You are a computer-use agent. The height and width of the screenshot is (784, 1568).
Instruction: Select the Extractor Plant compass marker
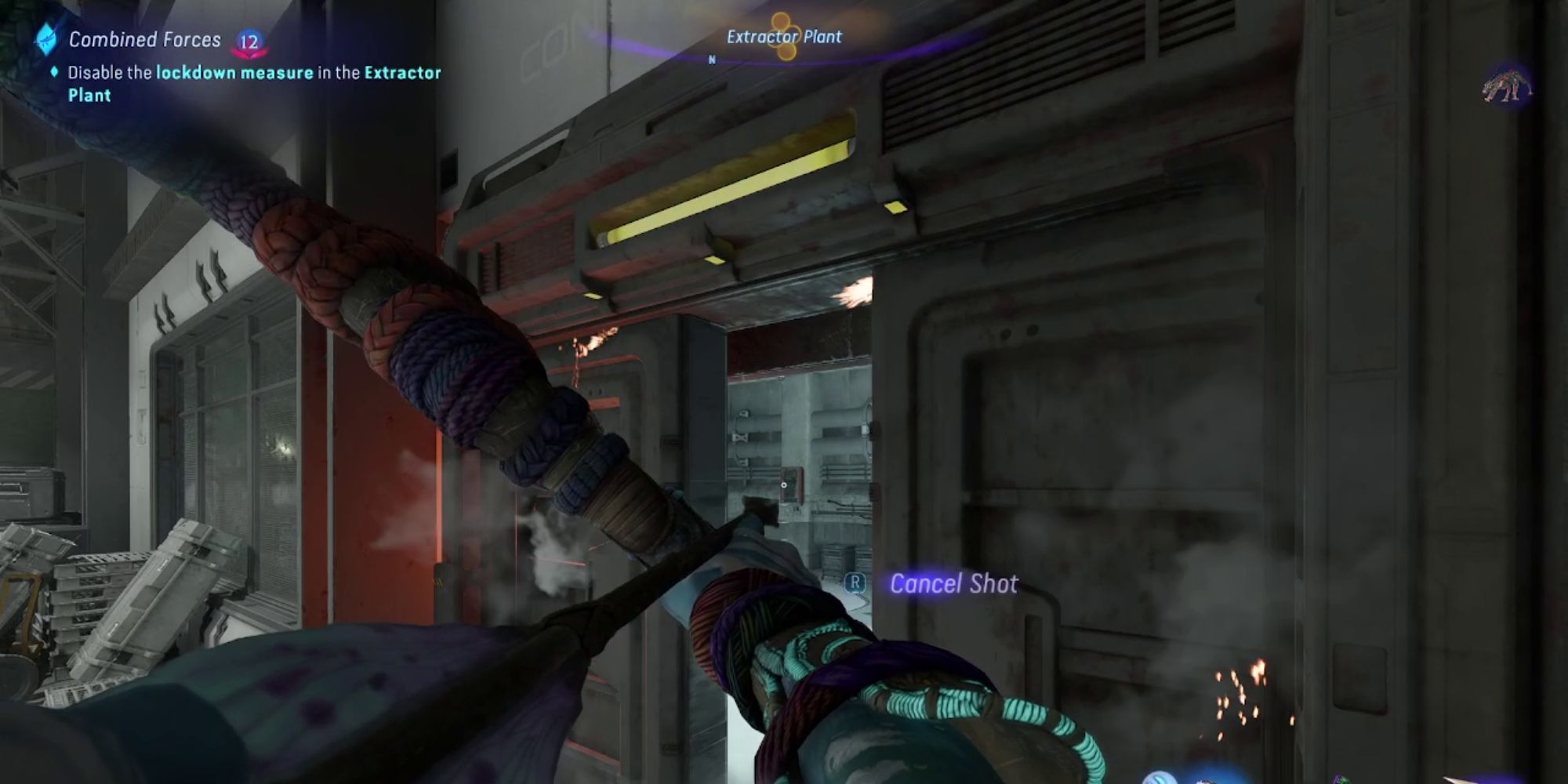783,37
